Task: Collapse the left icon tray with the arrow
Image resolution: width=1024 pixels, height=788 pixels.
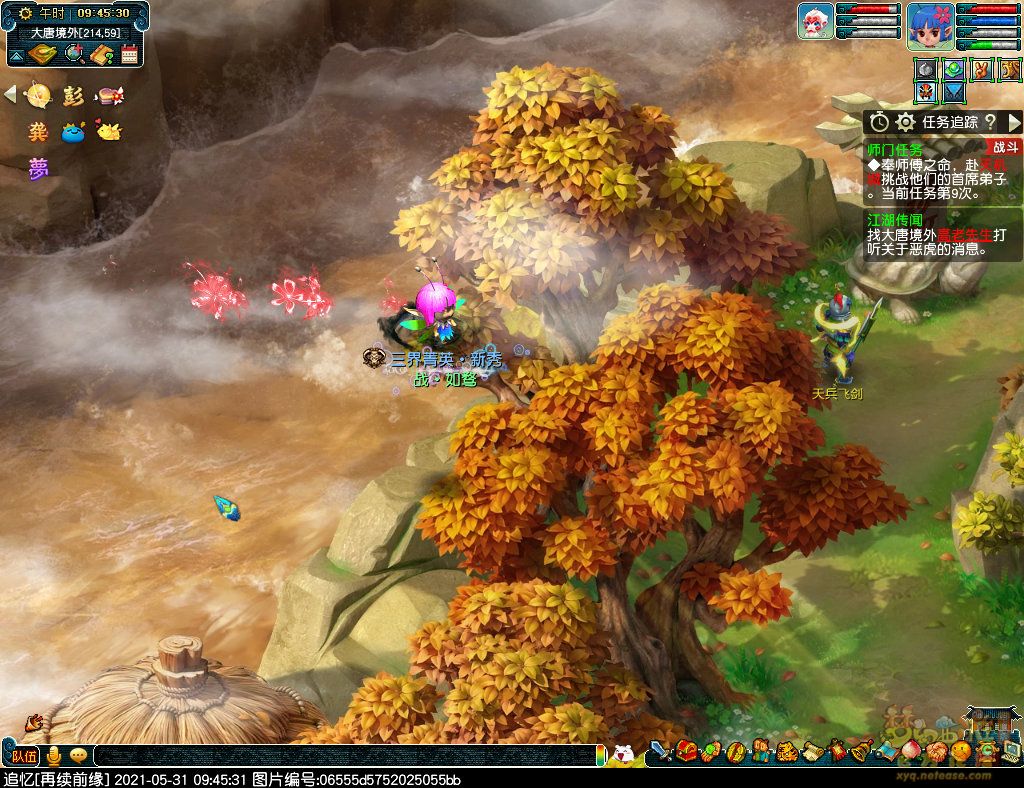Action: [x=10, y=95]
